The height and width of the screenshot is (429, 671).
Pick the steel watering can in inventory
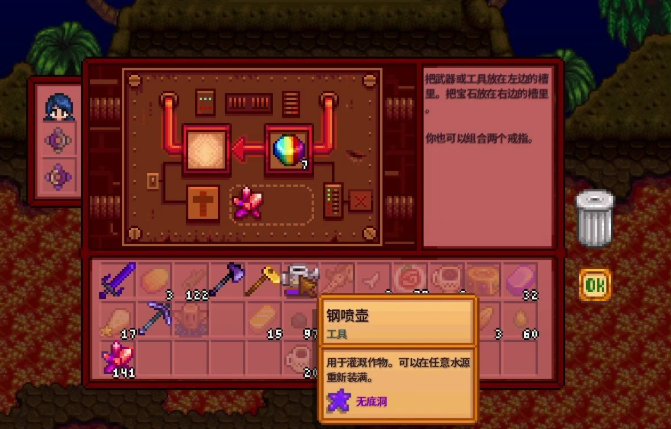click(x=301, y=281)
